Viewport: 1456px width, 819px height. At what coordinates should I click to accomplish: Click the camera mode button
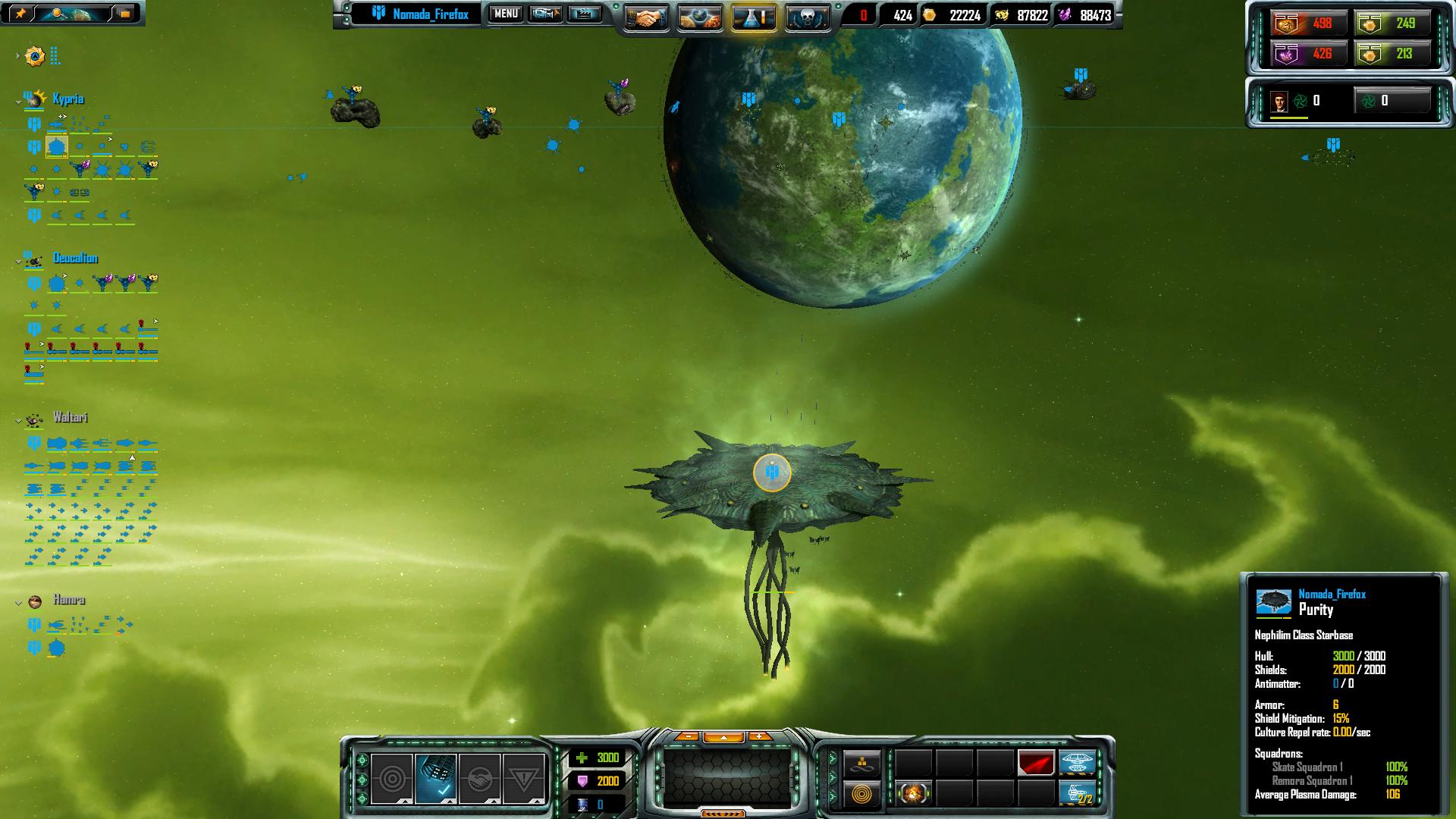[545, 14]
